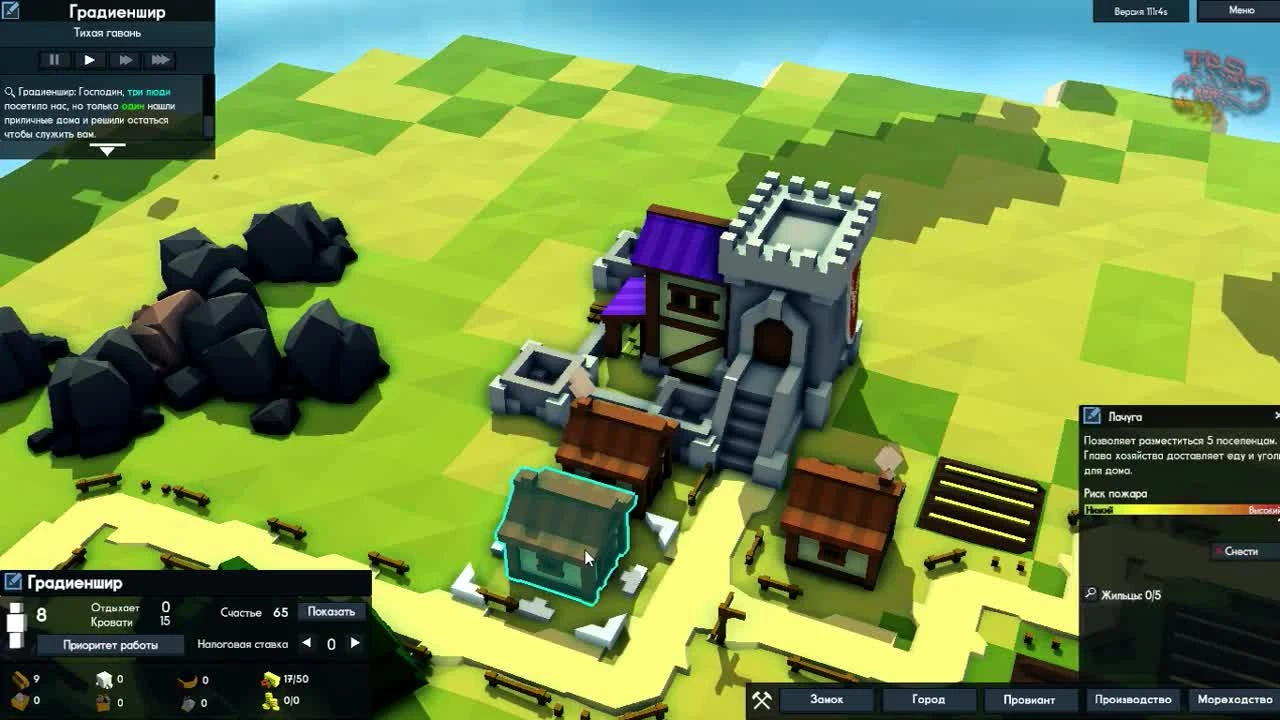The width and height of the screenshot is (1280, 720).
Task: Enable fastest game speed
Action: point(160,60)
